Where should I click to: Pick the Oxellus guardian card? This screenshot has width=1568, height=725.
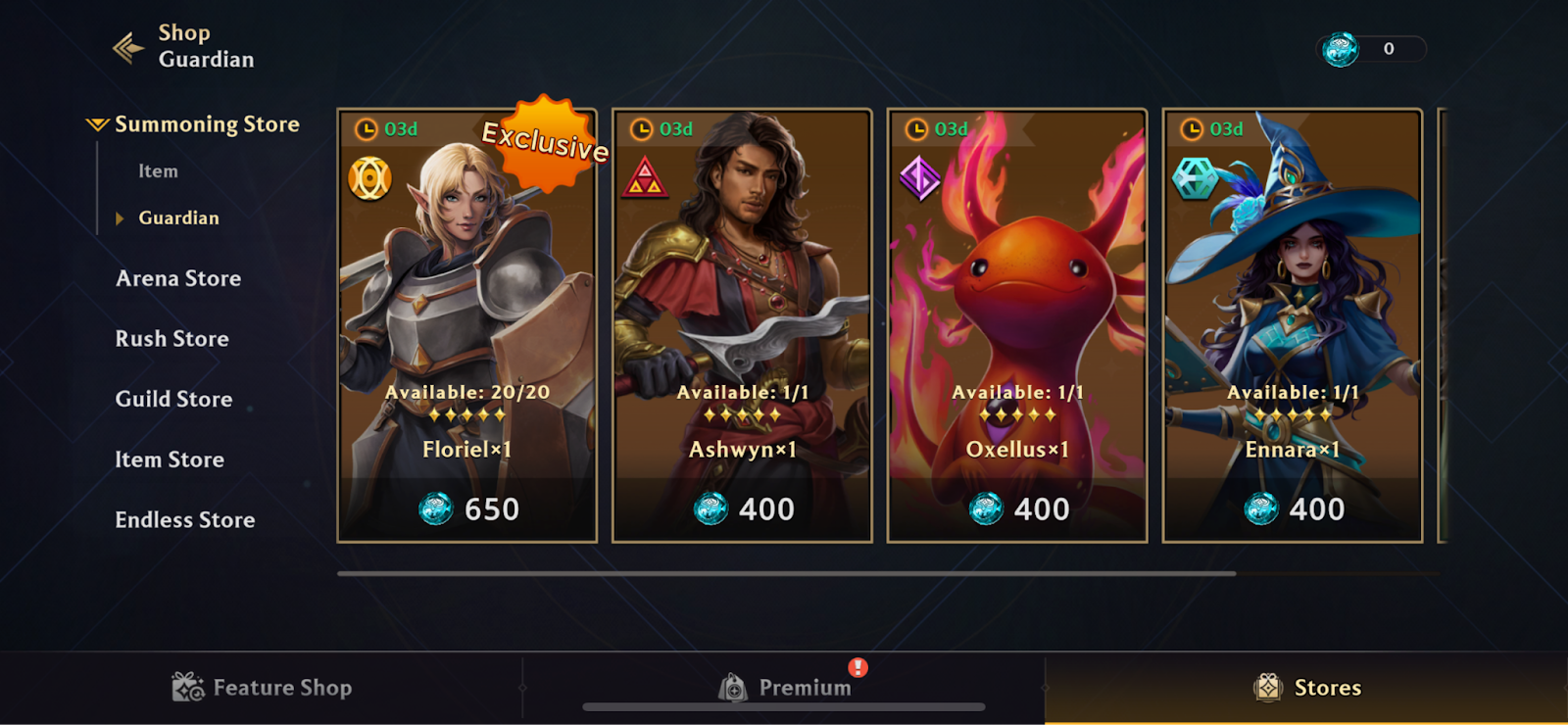pos(1017,294)
